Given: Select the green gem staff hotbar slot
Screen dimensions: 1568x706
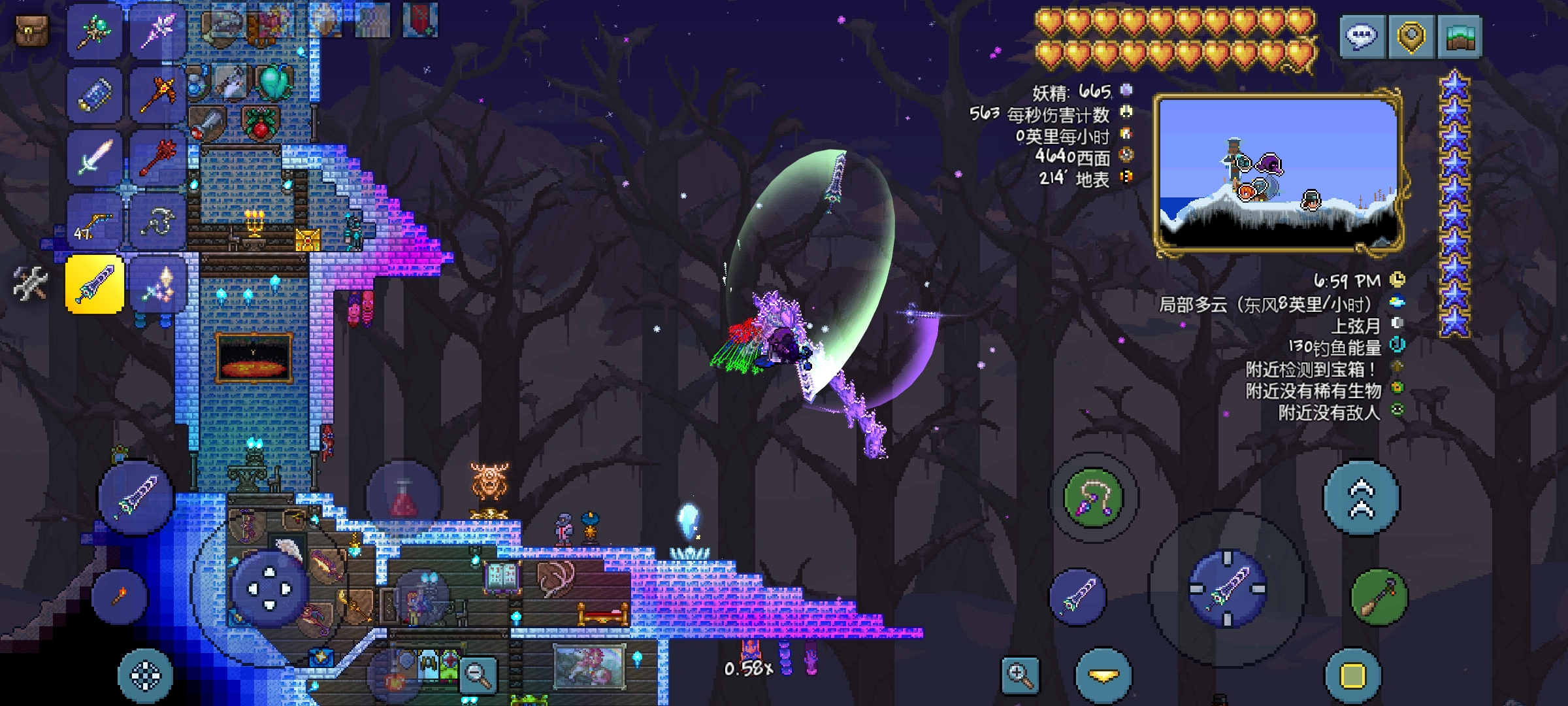Looking at the screenshot, I should pos(95,31).
